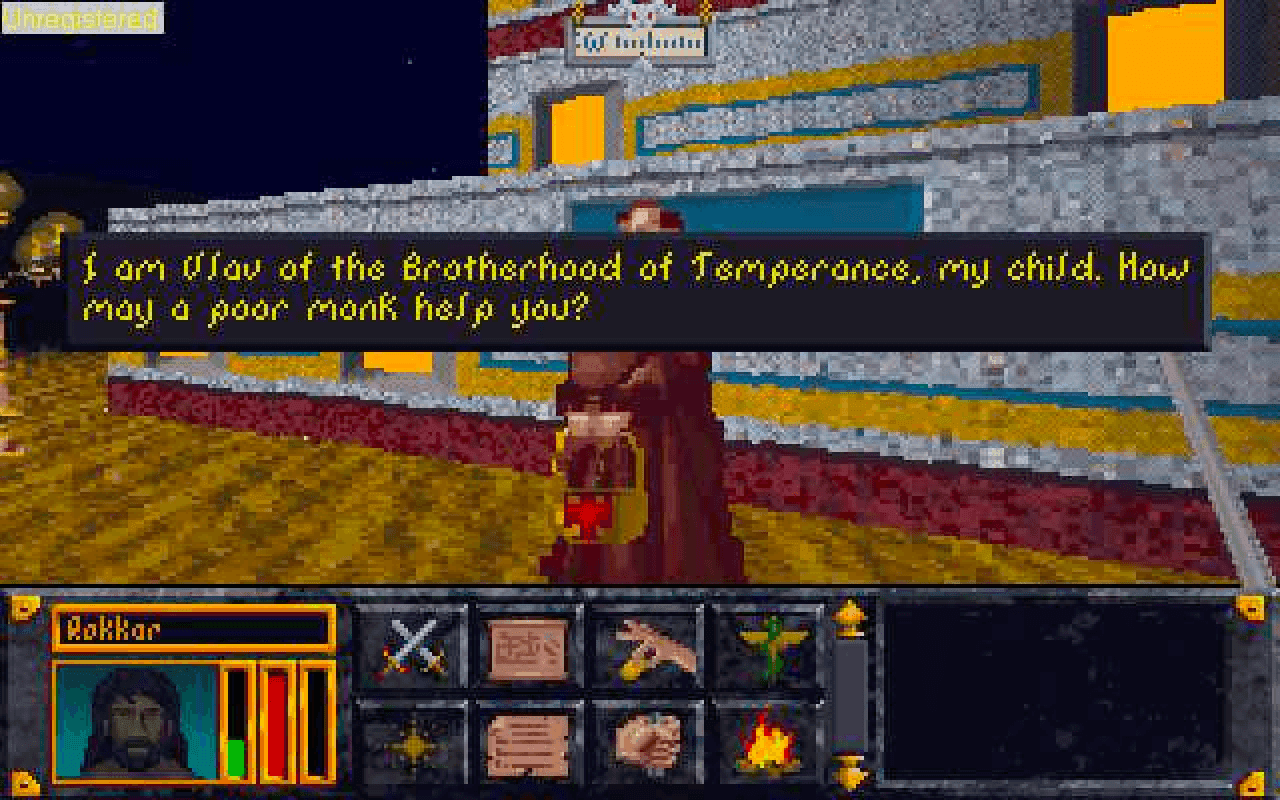
Task: Activate stealing with the grasping fist icon
Action: pyautogui.click(x=648, y=747)
